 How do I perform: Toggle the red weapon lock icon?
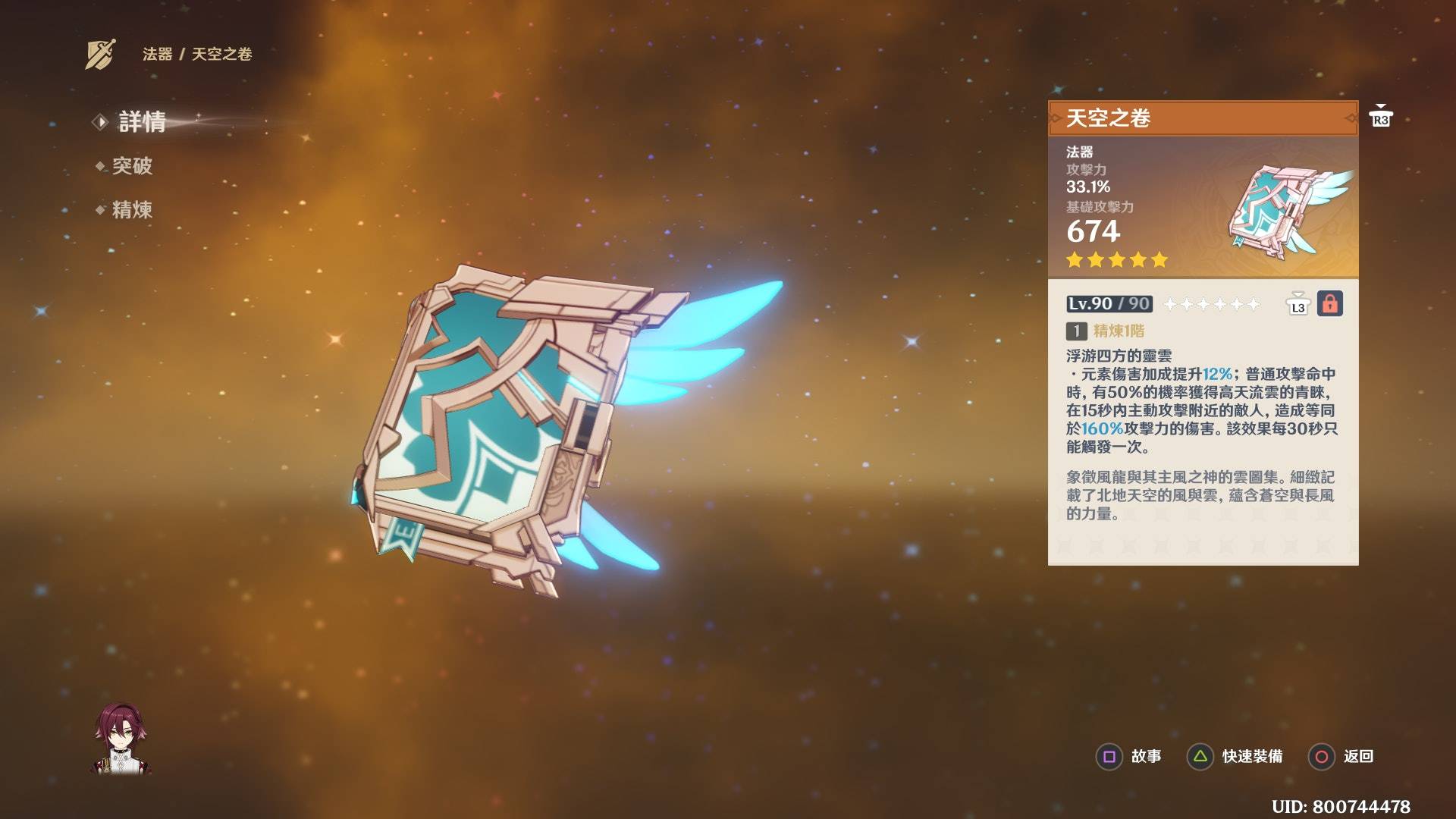[1329, 304]
